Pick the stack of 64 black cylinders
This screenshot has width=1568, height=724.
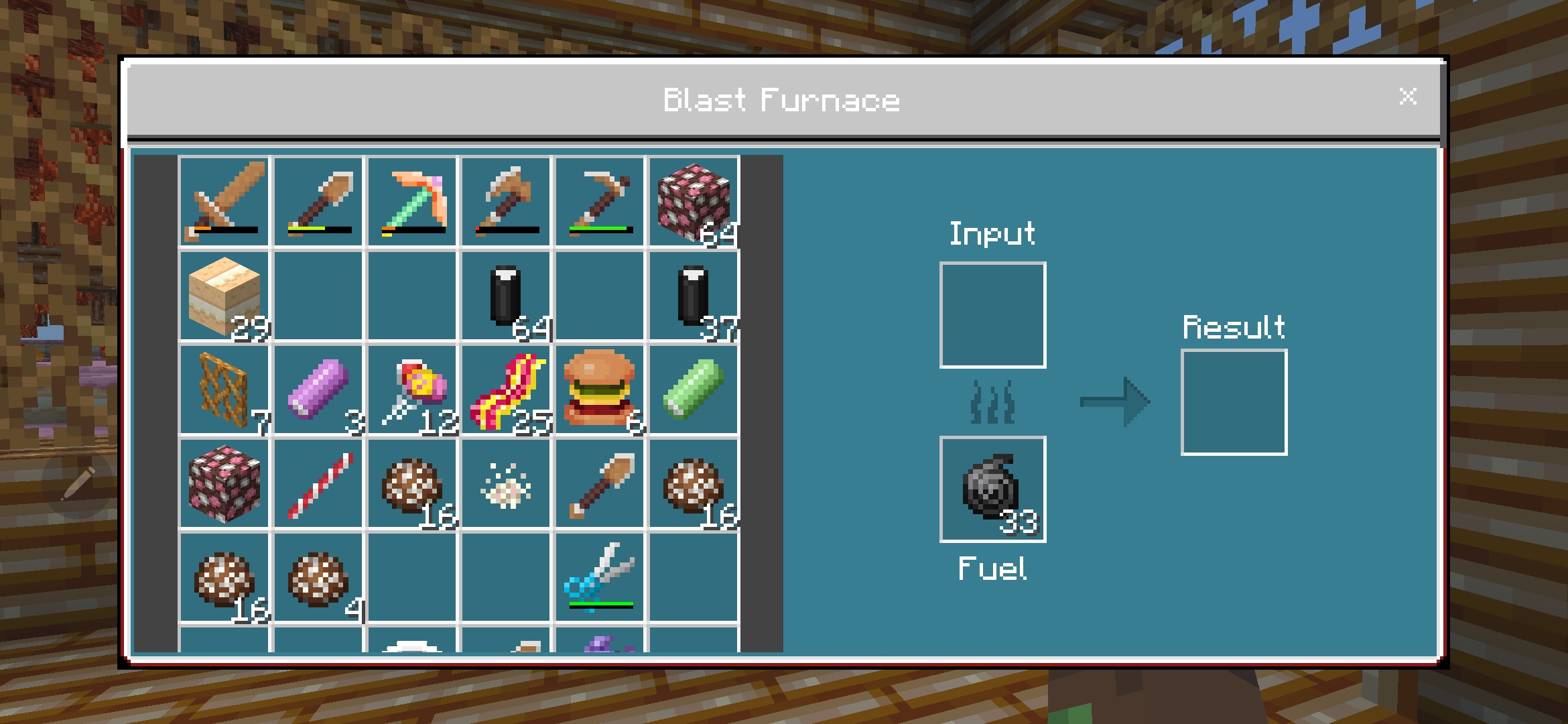click(506, 295)
